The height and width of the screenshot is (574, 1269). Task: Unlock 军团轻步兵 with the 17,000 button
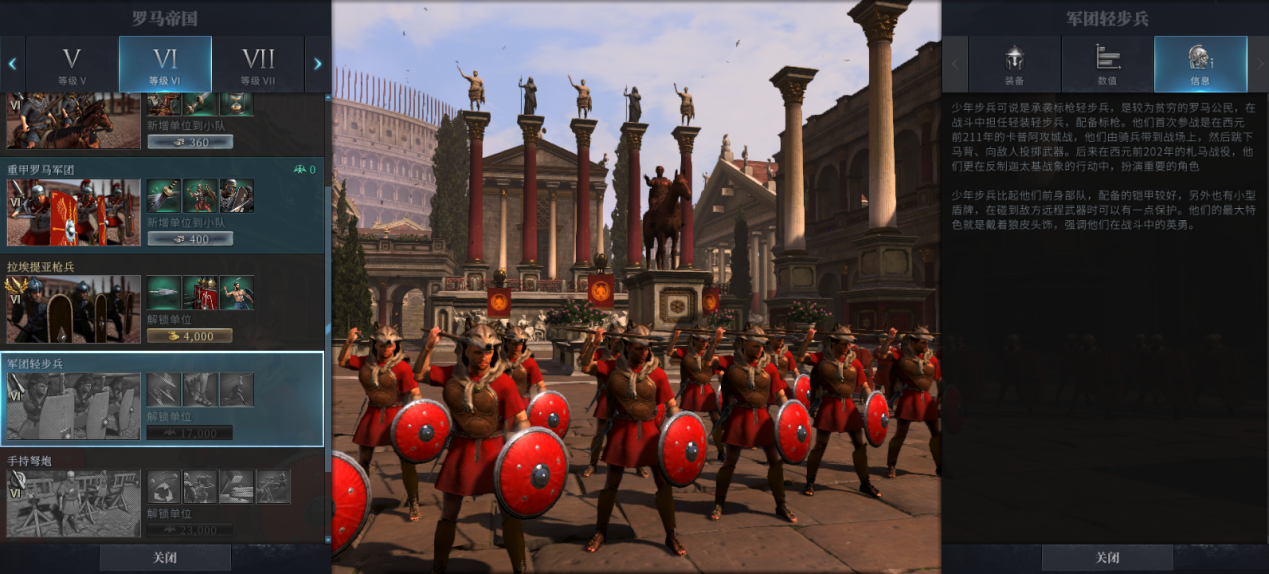tap(190, 433)
